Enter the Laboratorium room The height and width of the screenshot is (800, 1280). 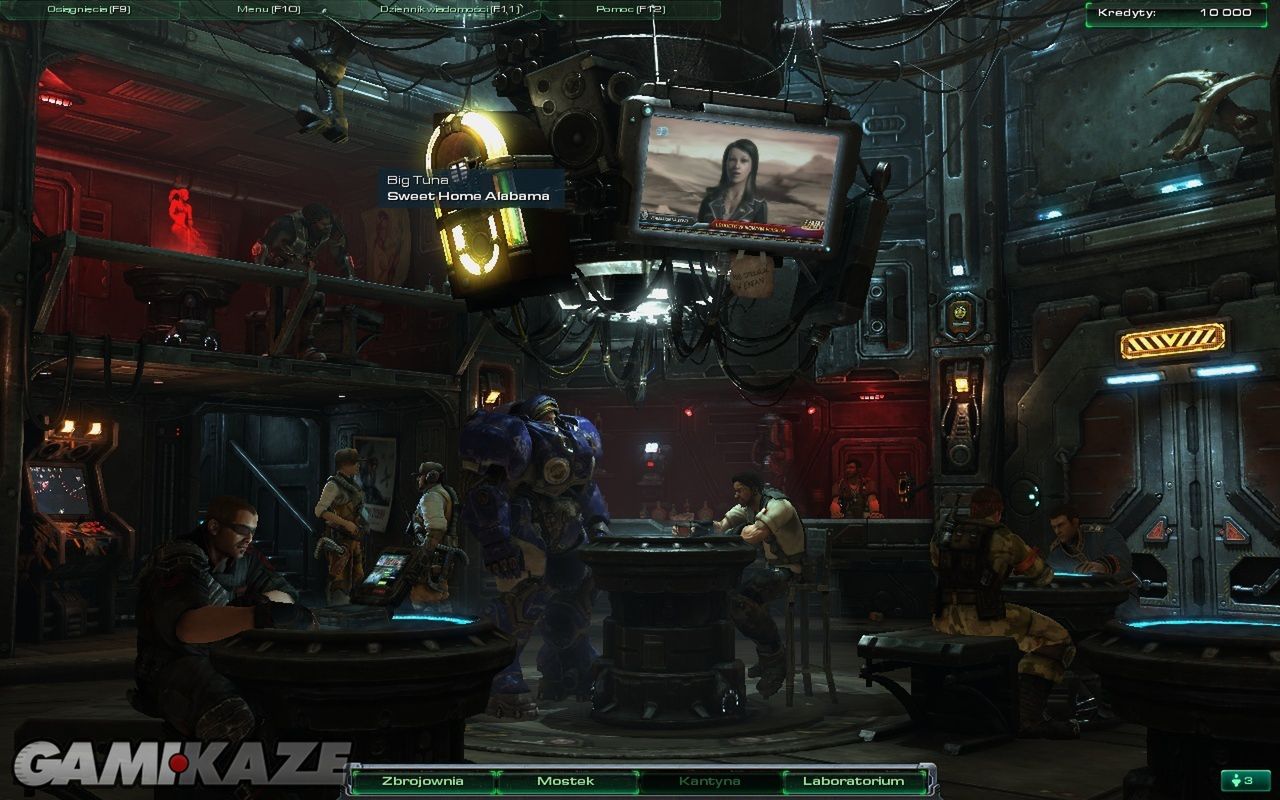(x=853, y=781)
